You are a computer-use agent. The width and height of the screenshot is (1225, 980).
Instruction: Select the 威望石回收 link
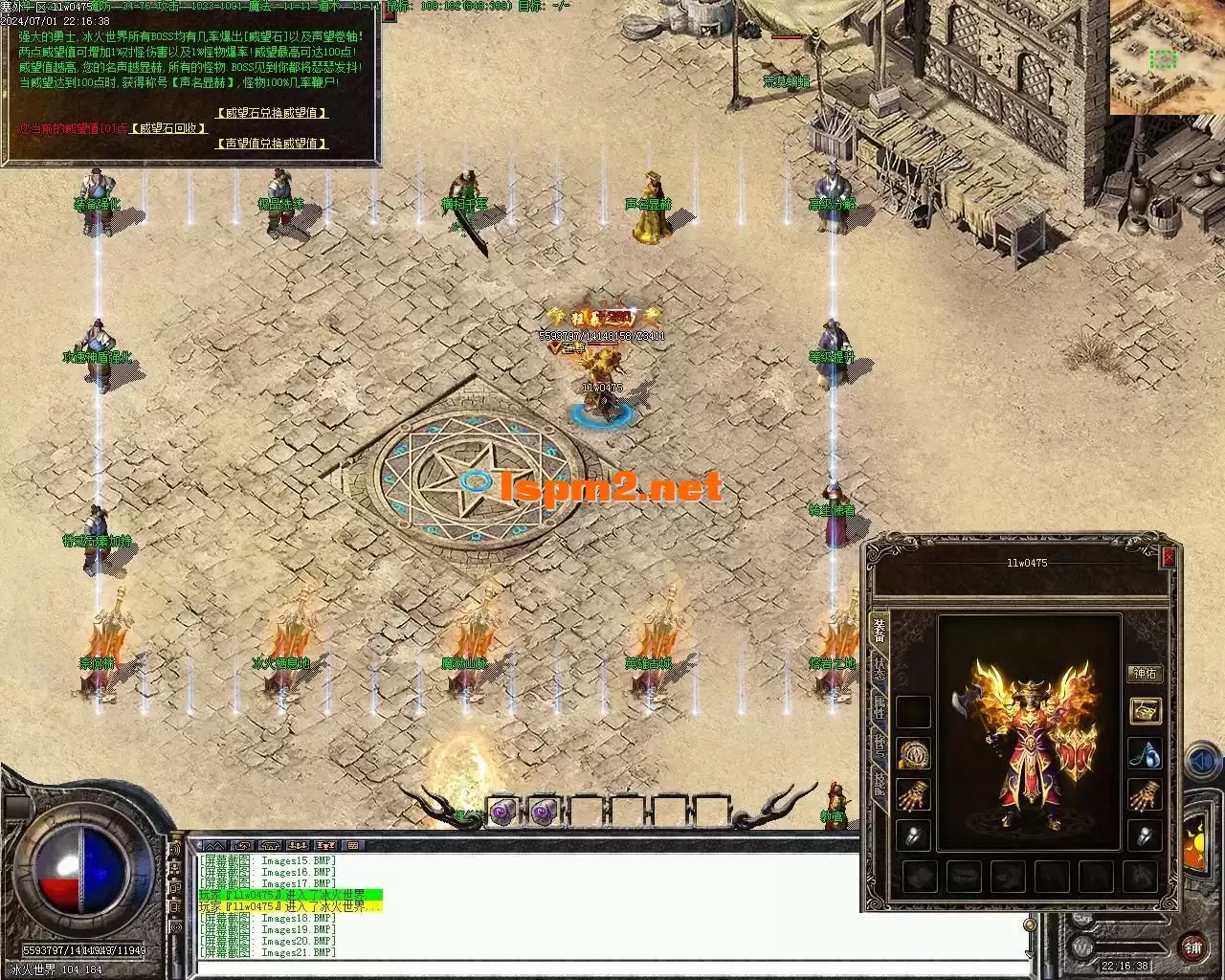168,128
